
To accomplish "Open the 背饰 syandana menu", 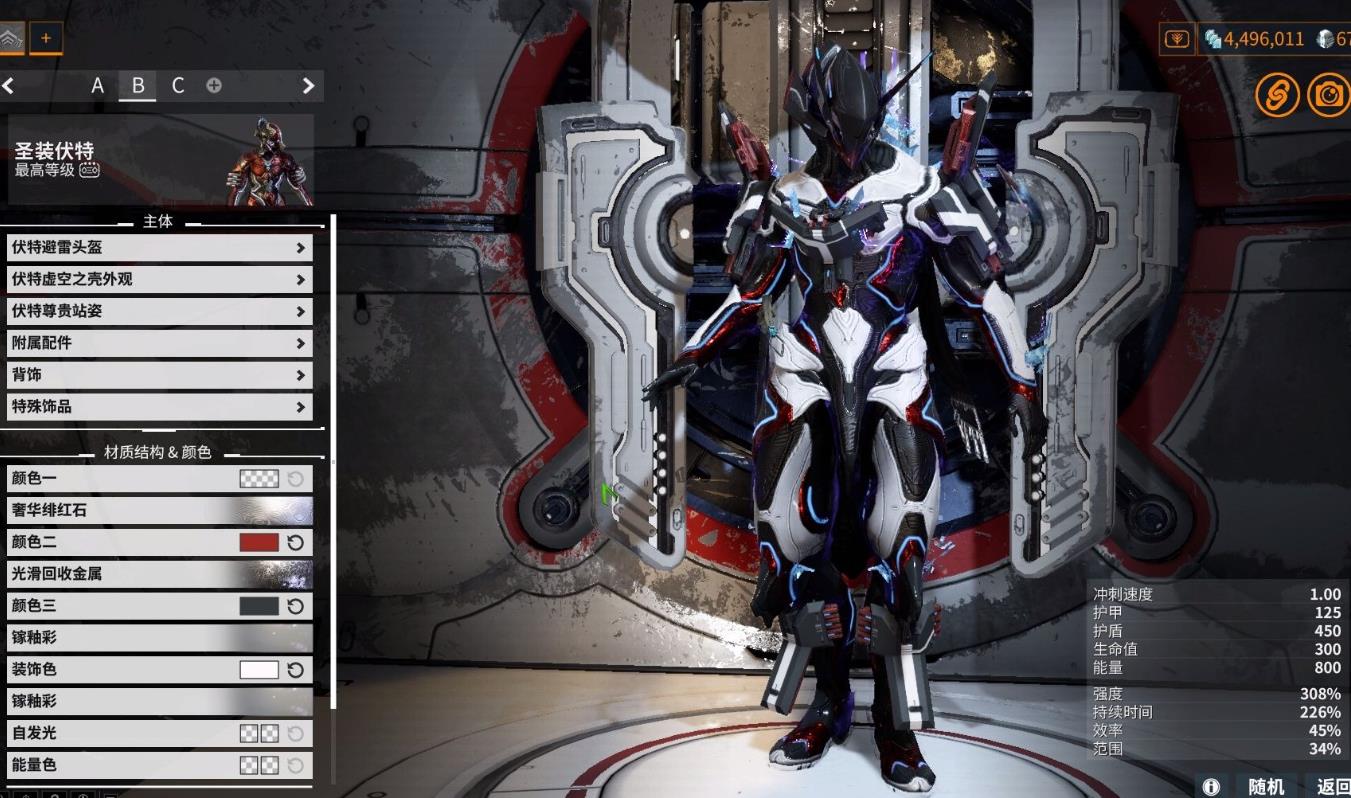I will coord(159,375).
